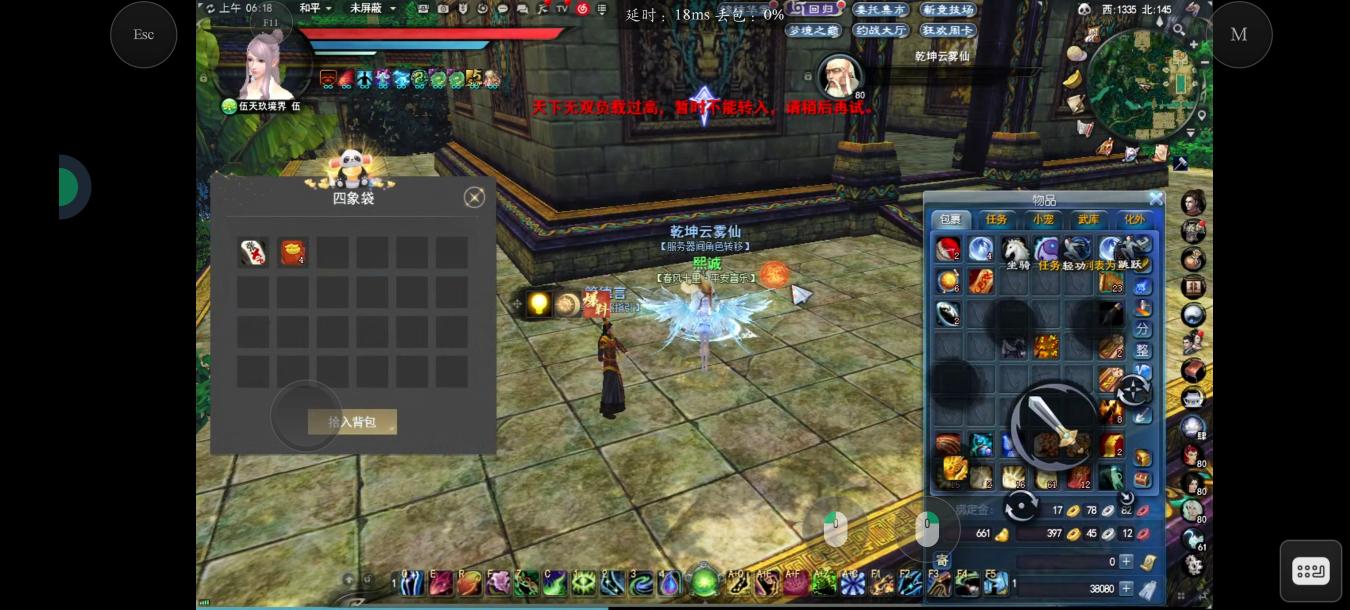
Task: Open the 未屏蔽 display filter dropdown
Action: (x=372, y=8)
